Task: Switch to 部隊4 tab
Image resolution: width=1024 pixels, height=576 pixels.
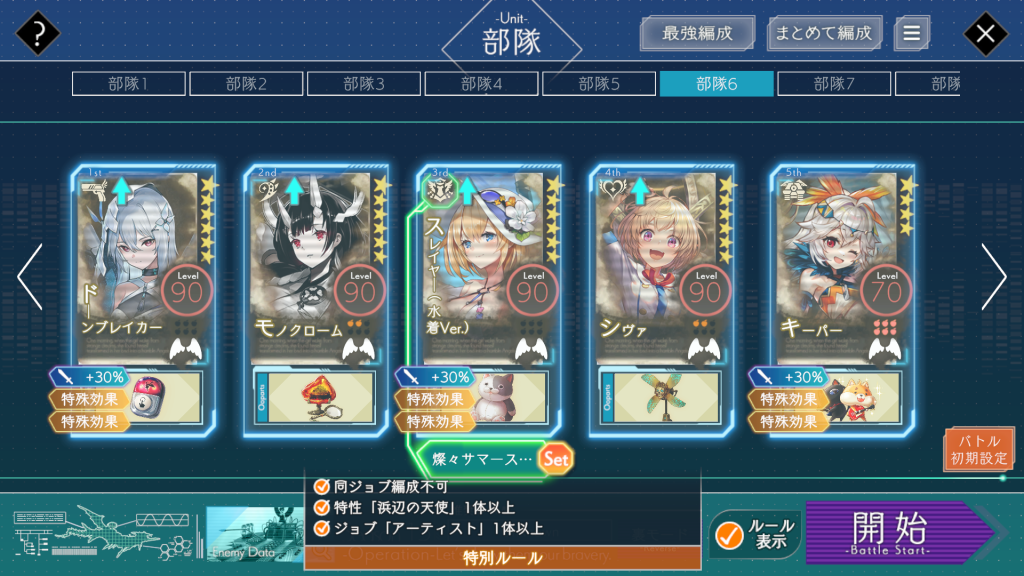Action: (481, 84)
